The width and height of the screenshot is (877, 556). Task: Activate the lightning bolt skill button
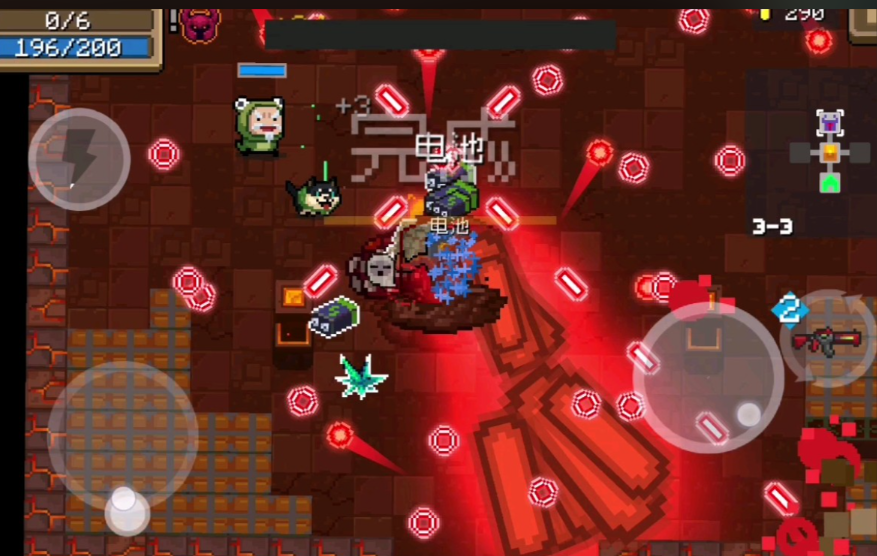click(79, 158)
